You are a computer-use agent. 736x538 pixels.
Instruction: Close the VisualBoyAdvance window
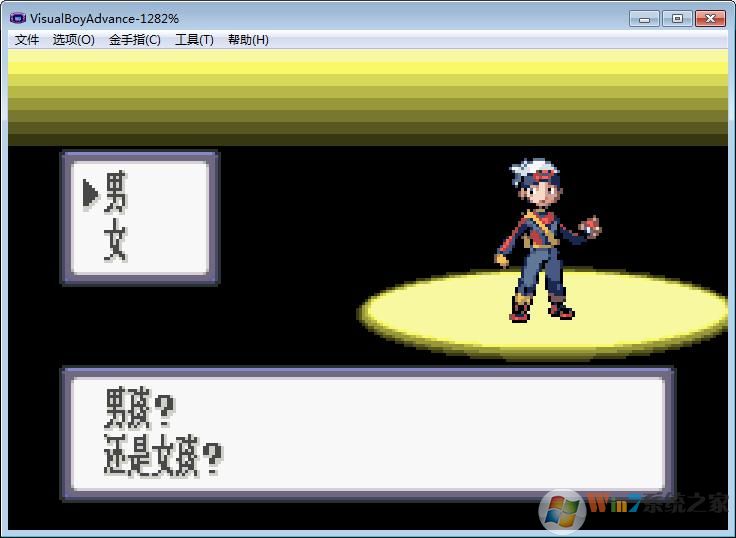[710, 18]
